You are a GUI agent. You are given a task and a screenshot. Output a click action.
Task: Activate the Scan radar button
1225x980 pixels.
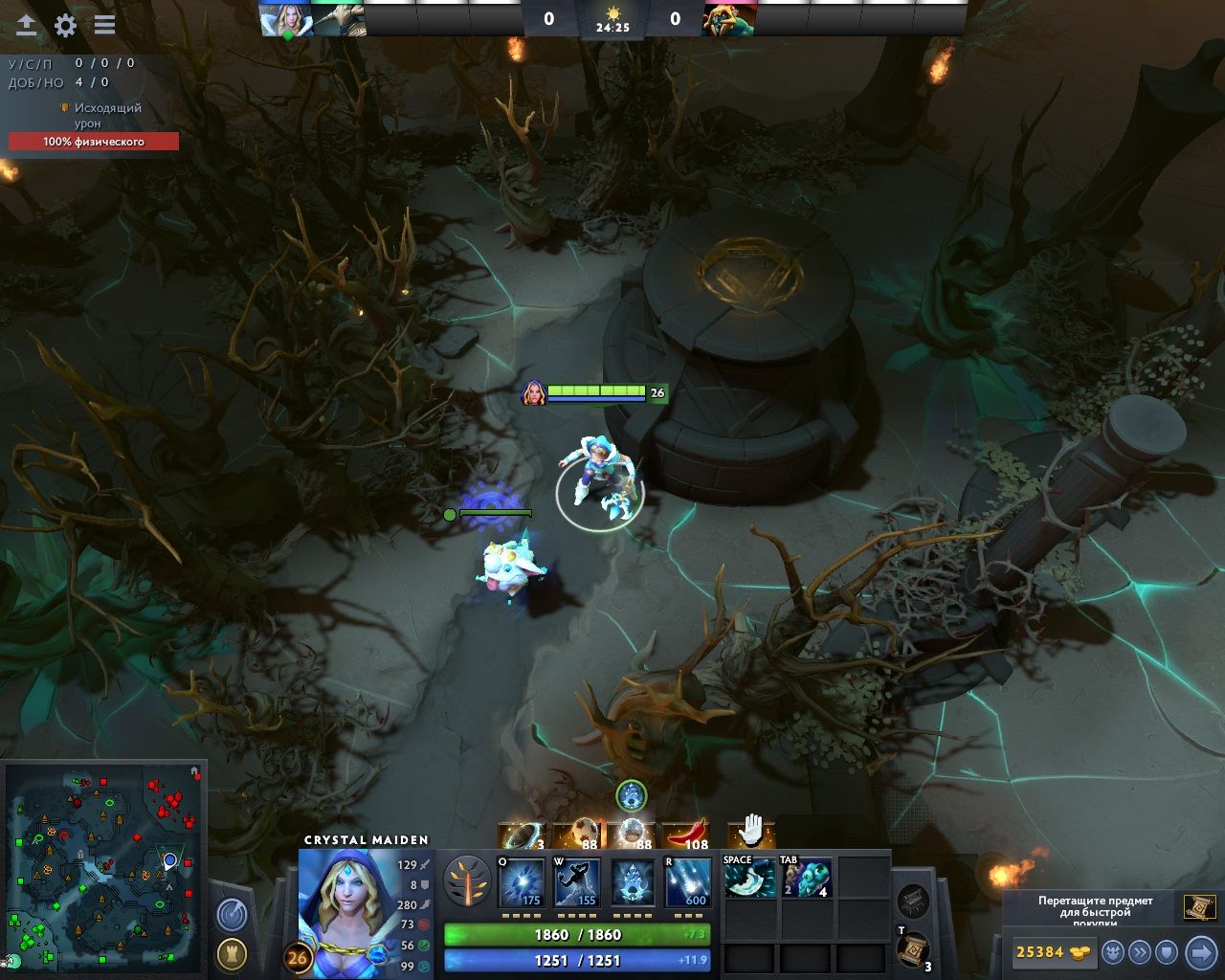pos(232,915)
